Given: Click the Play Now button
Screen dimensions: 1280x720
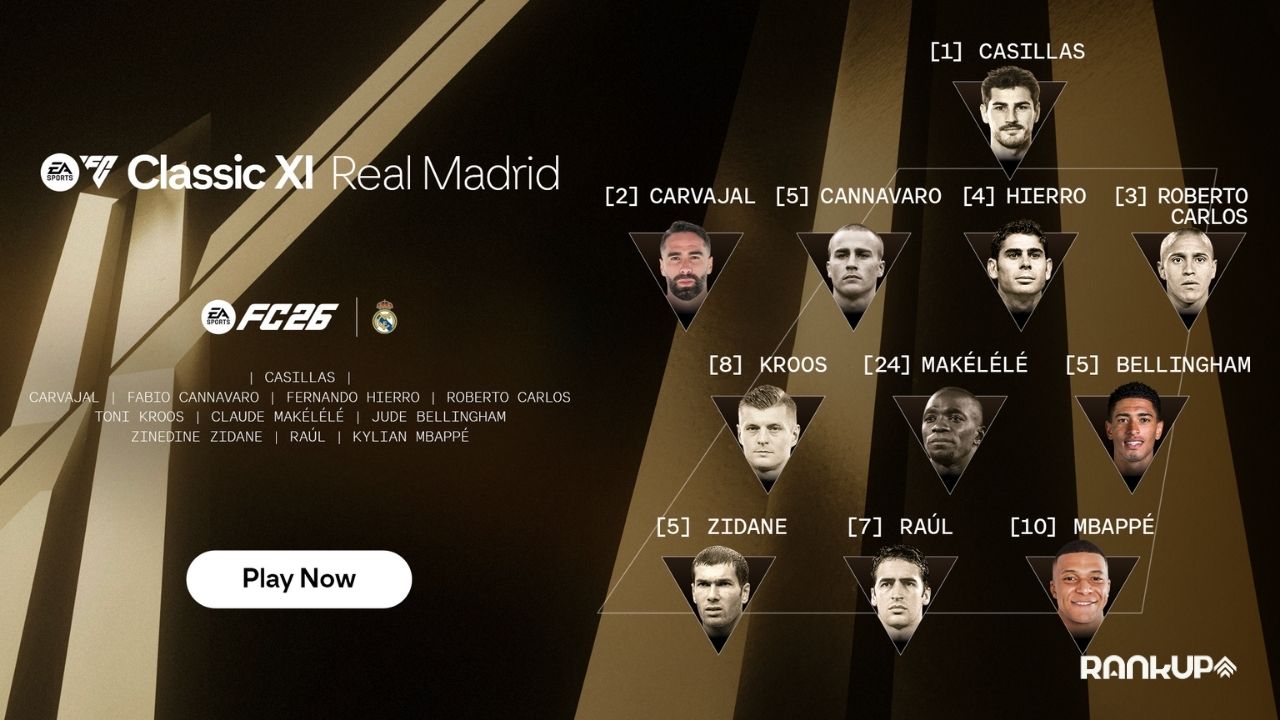Looking at the screenshot, I should (299, 579).
